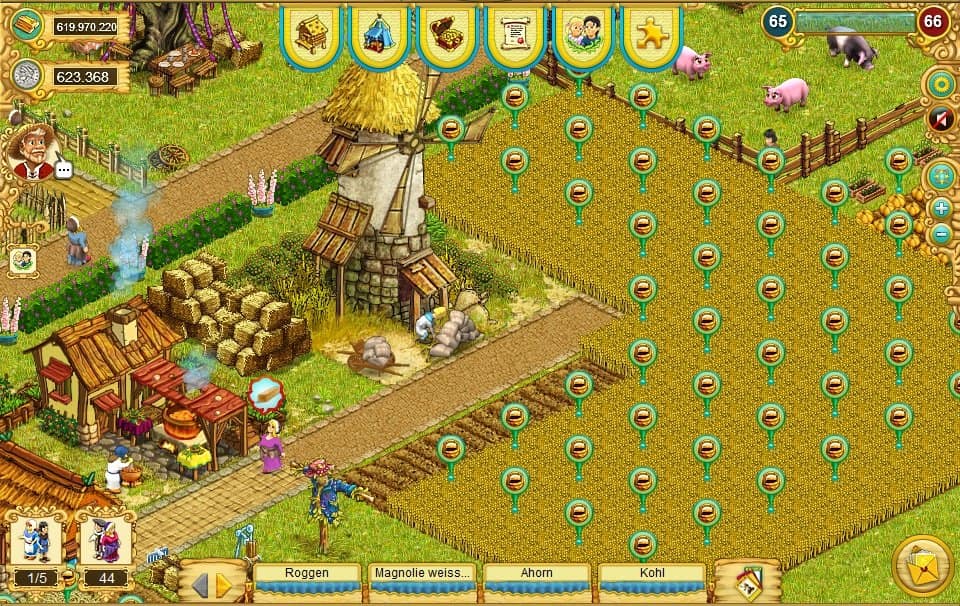Open the friends portrait banner
The width and height of the screenshot is (960, 606).
[582, 34]
